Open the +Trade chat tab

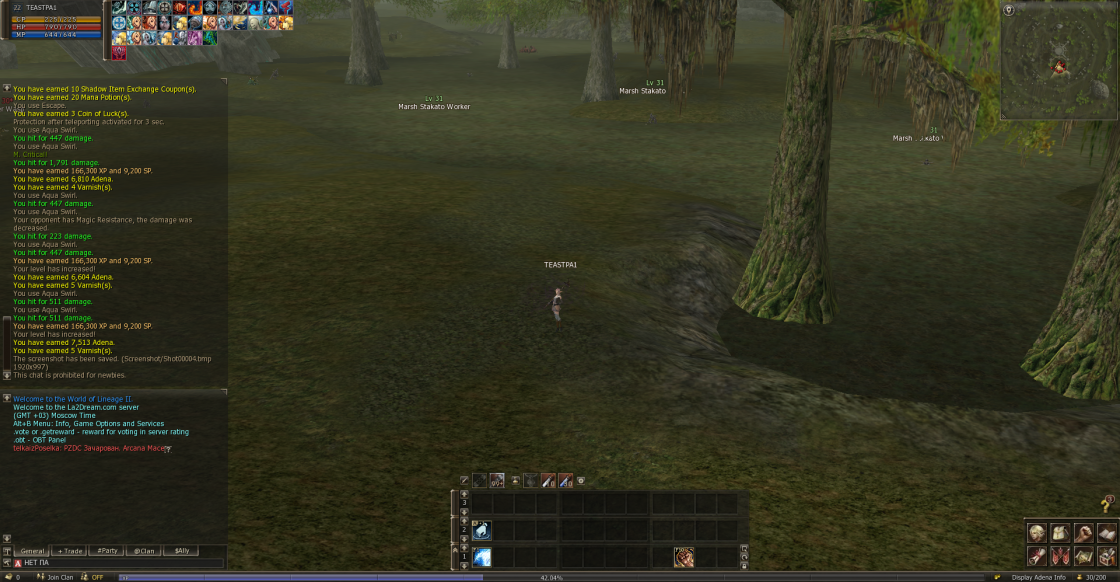70,551
